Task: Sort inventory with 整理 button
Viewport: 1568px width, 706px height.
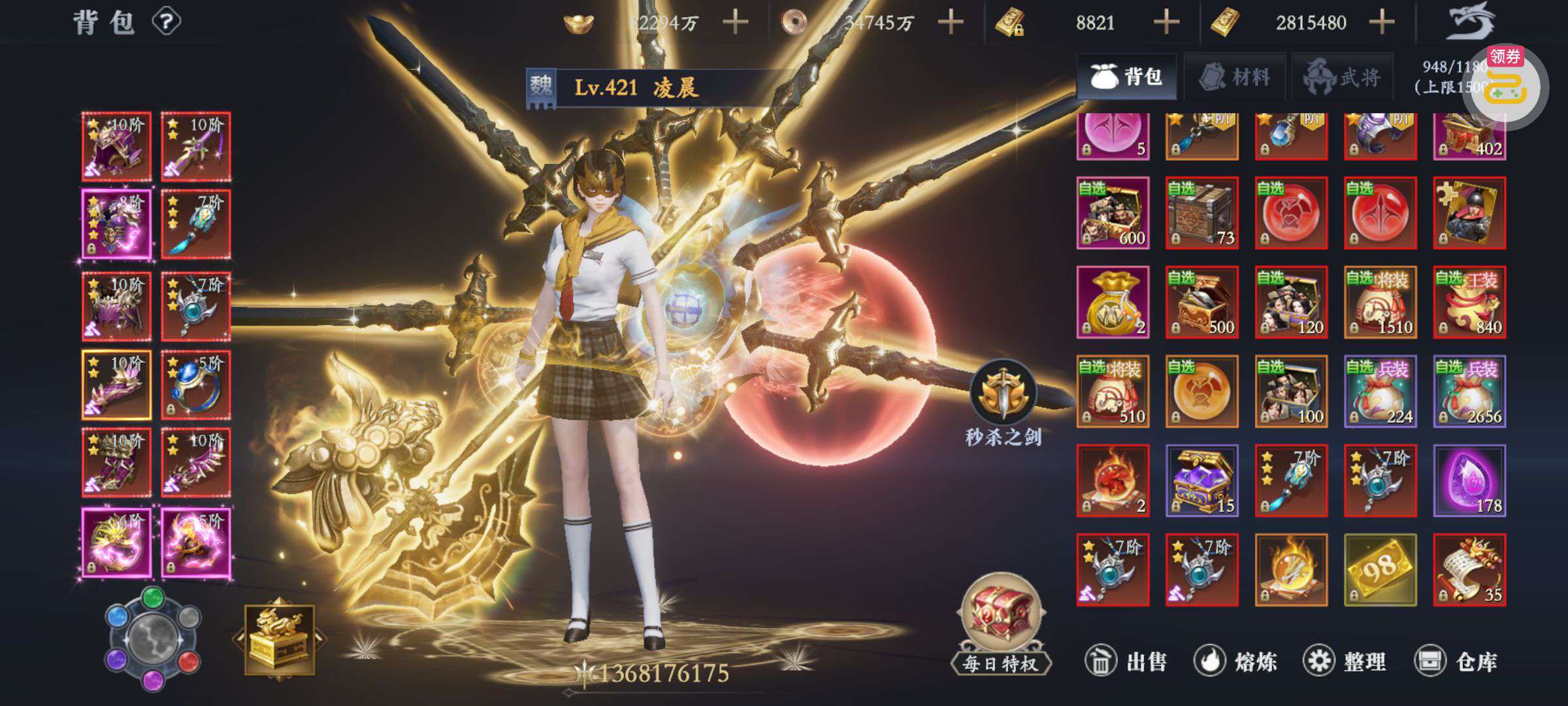Action: pos(1344,662)
